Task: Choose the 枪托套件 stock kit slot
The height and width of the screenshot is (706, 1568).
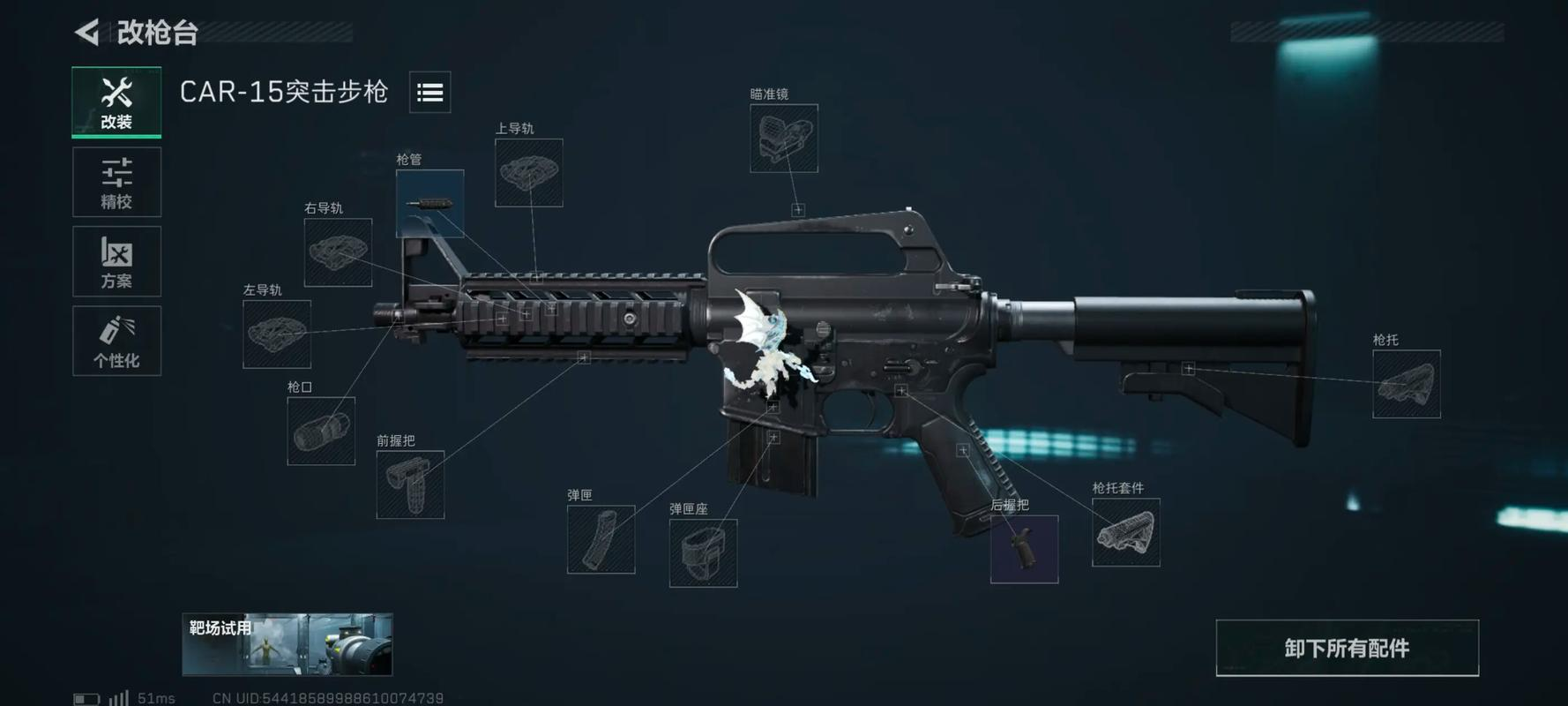Action: (1125, 532)
